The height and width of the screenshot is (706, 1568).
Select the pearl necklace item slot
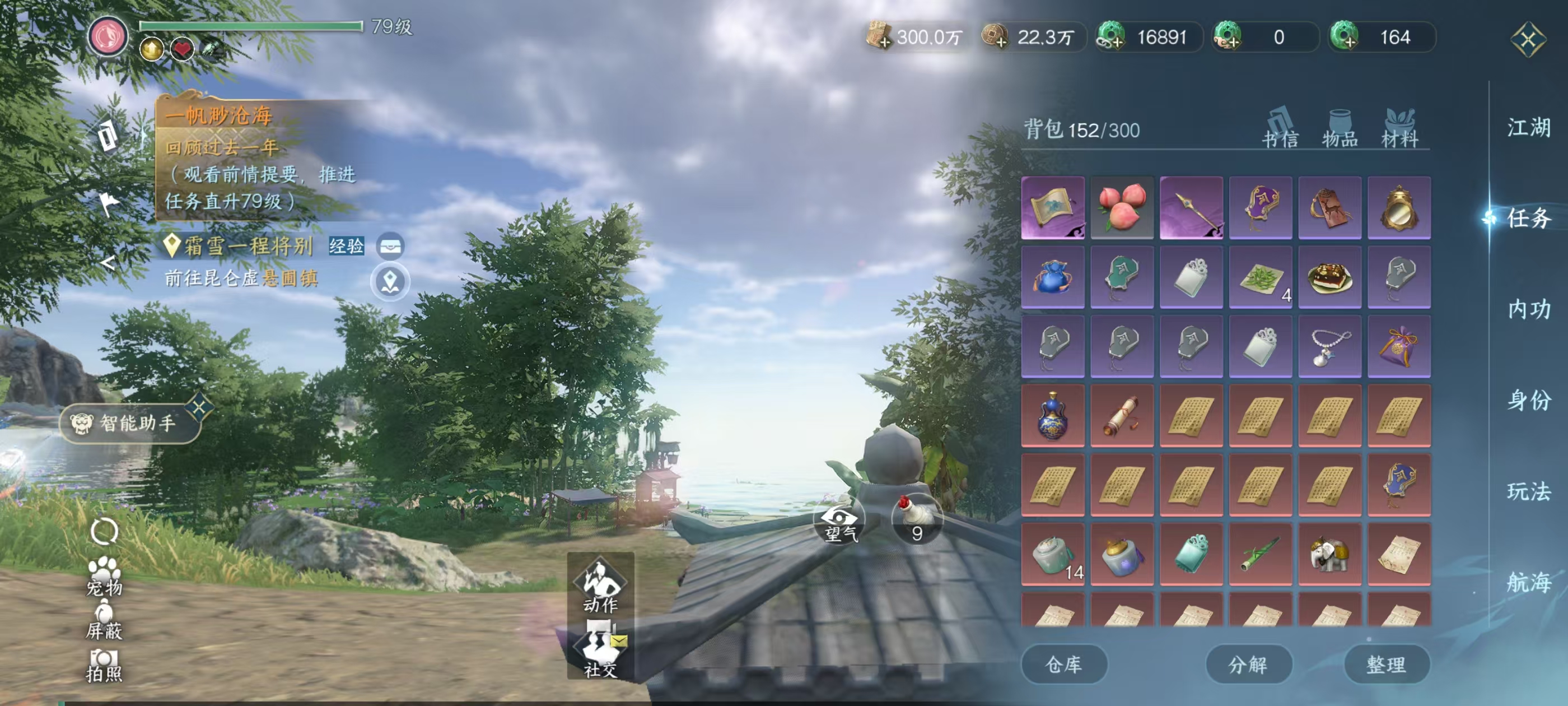point(1329,347)
